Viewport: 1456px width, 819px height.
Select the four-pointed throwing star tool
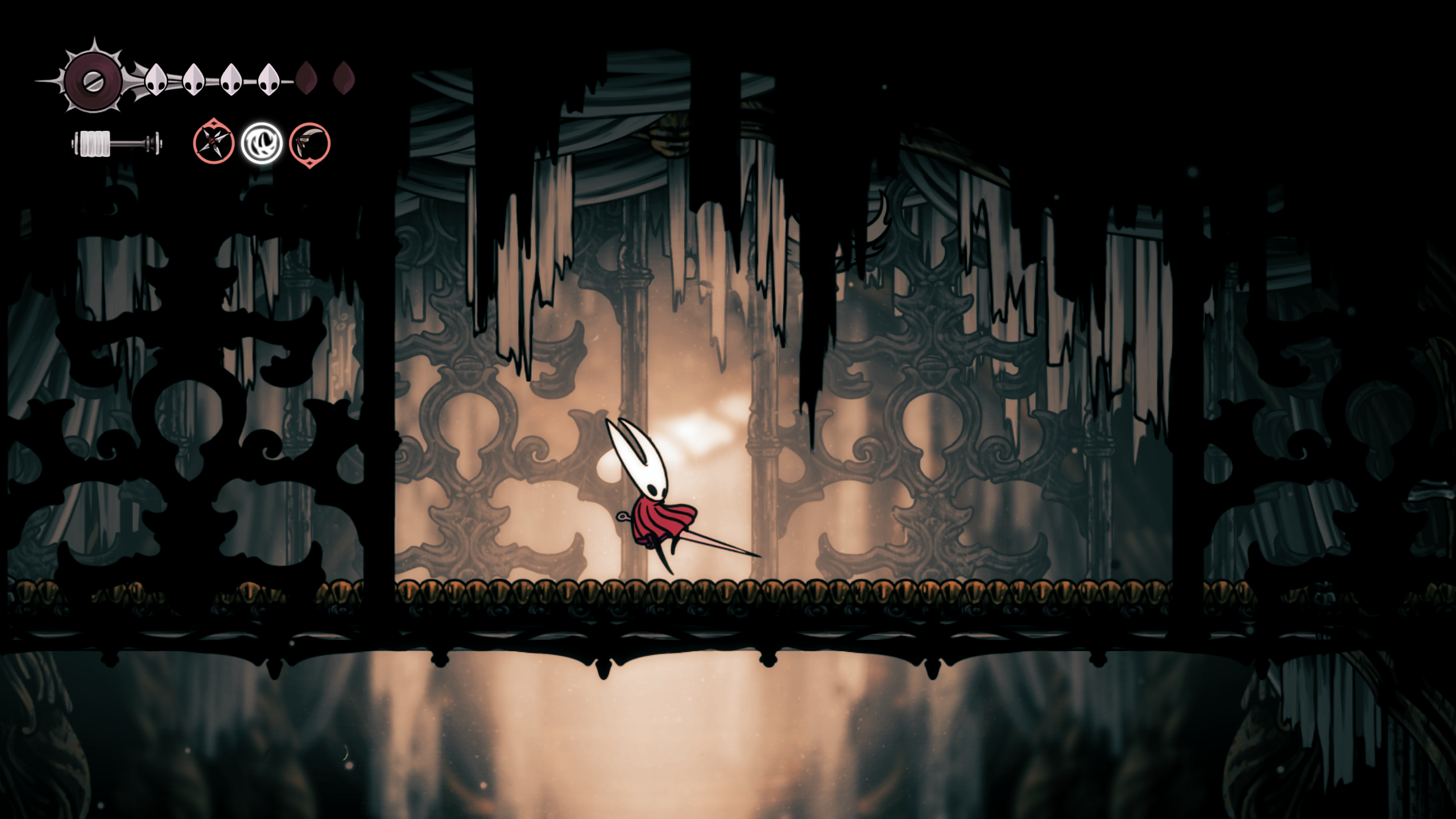(213, 142)
